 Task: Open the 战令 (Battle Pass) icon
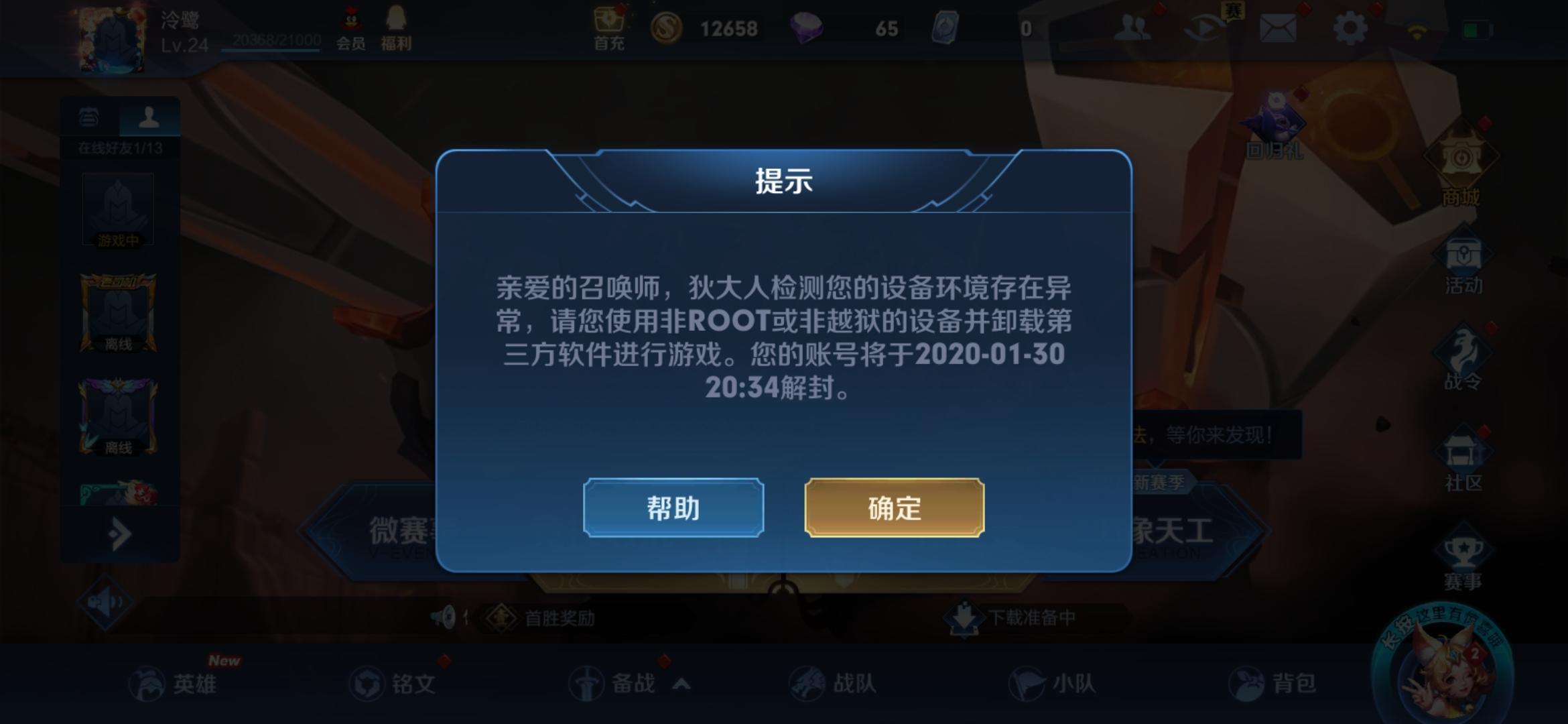click(x=1461, y=349)
